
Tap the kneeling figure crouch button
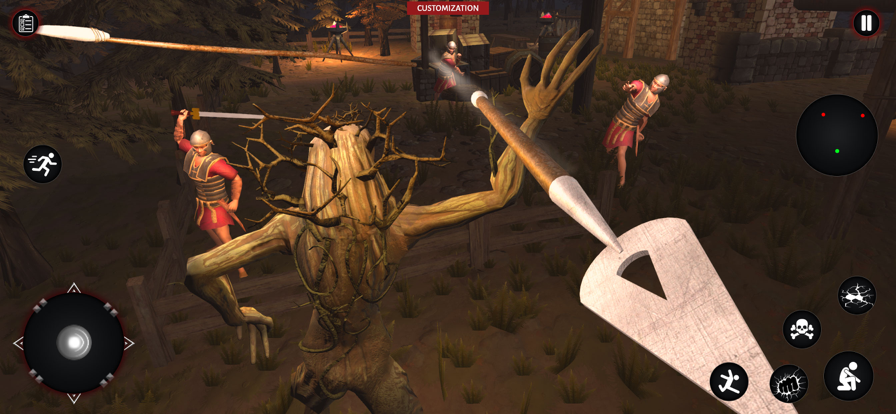(x=848, y=376)
